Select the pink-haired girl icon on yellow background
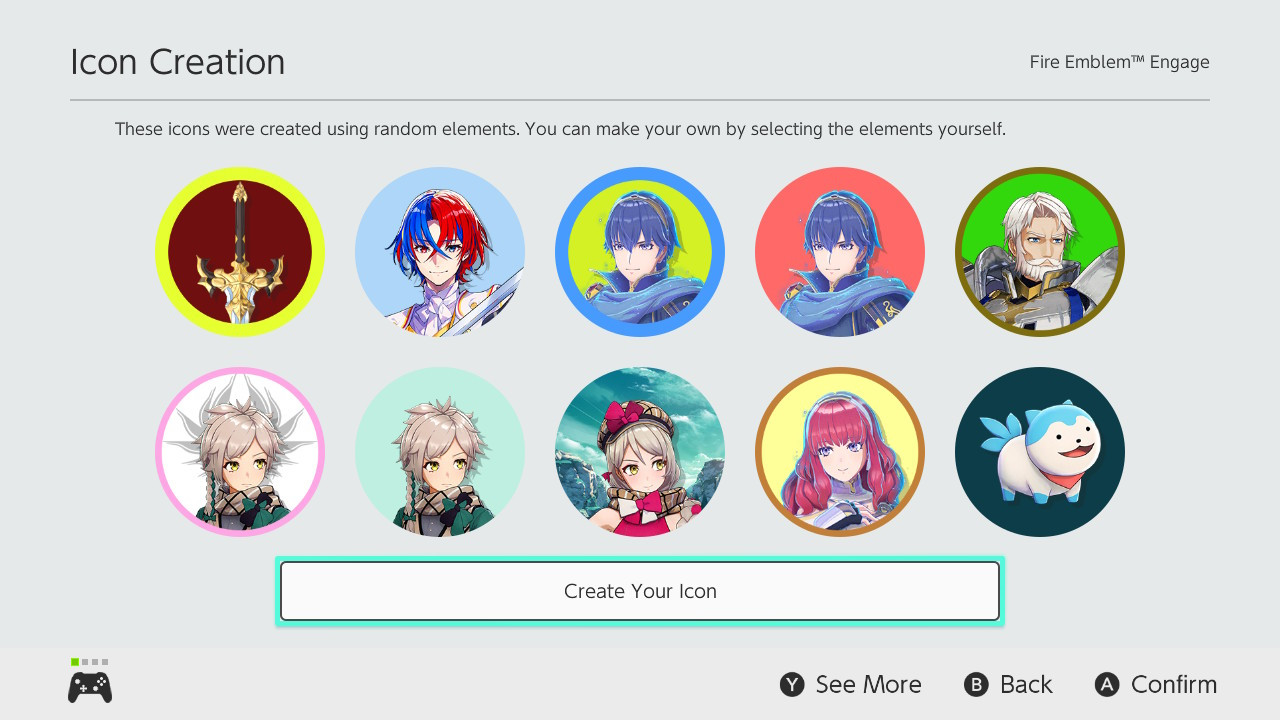The height and width of the screenshot is (720, 1280). pyautogui.click(x=840, y=451)
